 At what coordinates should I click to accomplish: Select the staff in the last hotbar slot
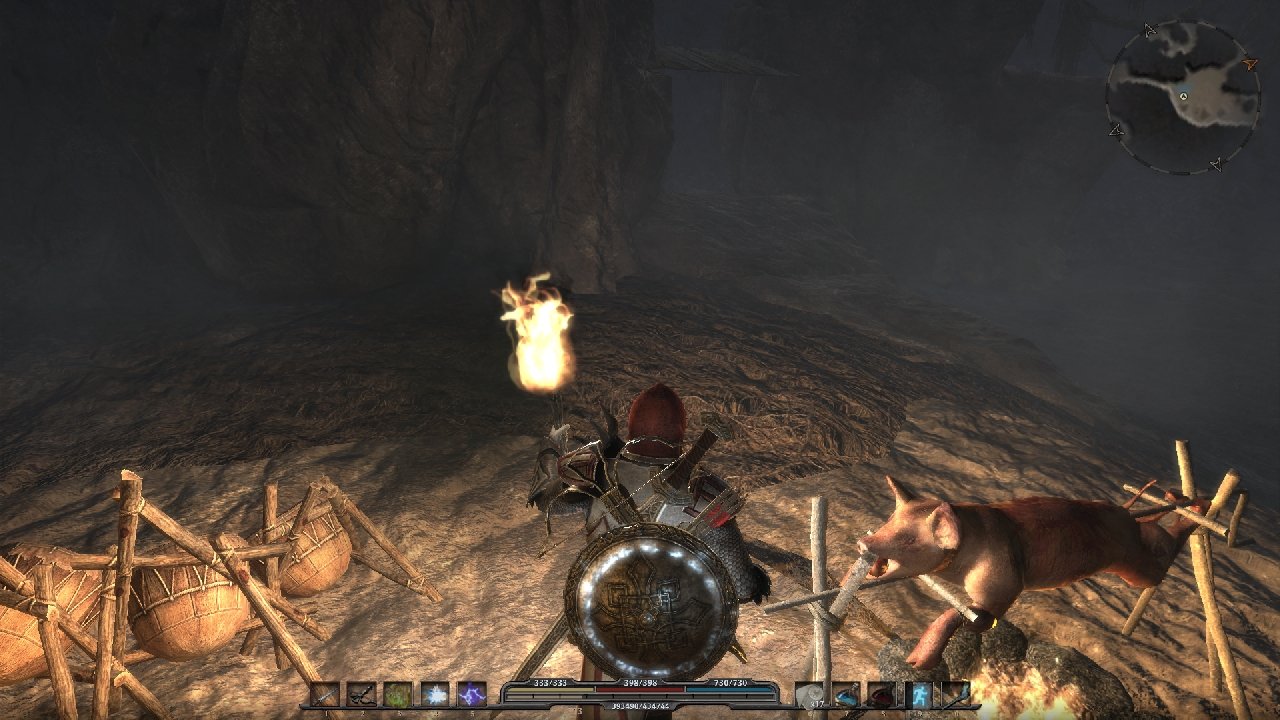tap(955, 694)
